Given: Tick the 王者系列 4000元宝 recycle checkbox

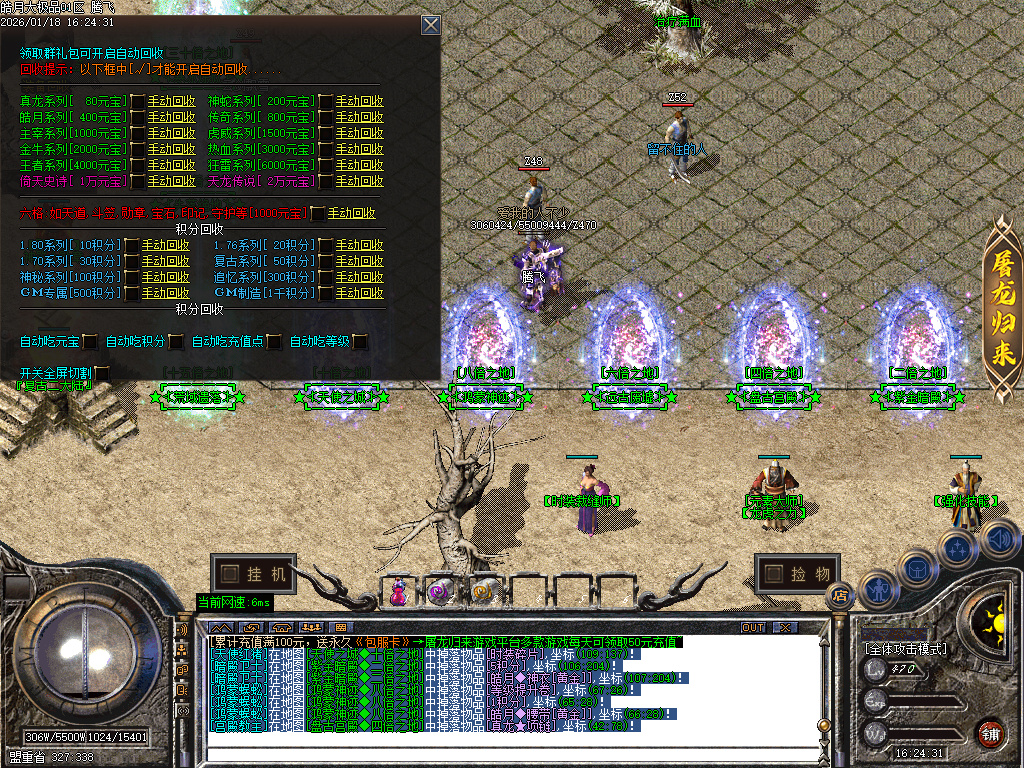Looking at the screenshot, I should 138,165.
